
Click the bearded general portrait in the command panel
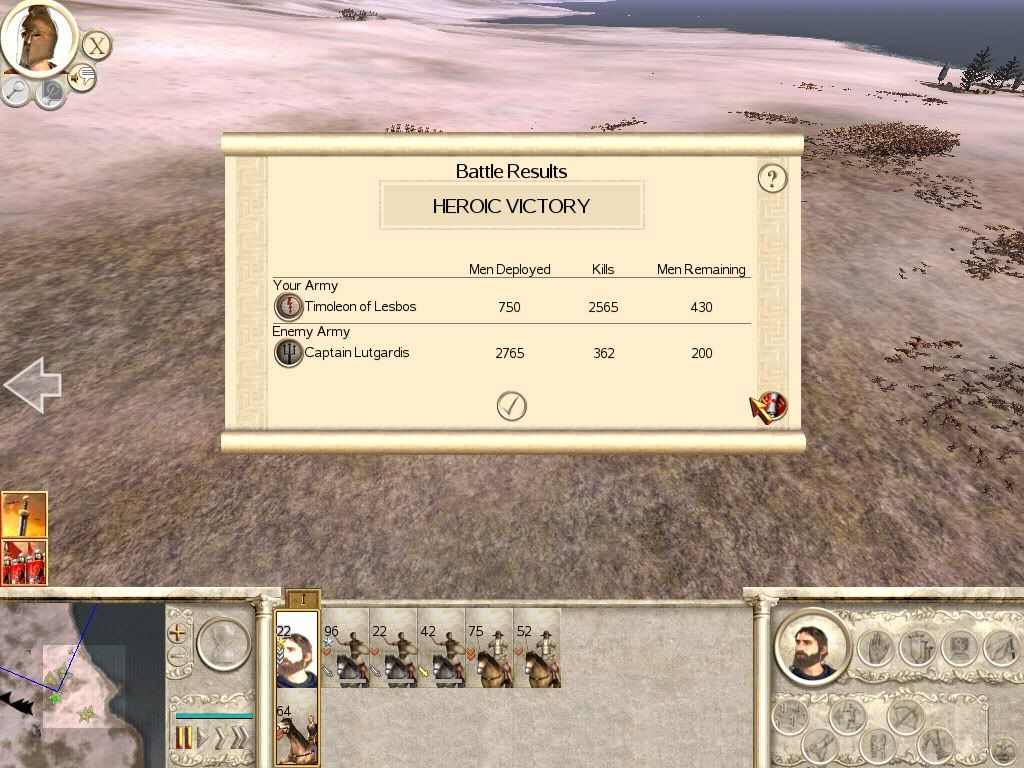811,647
